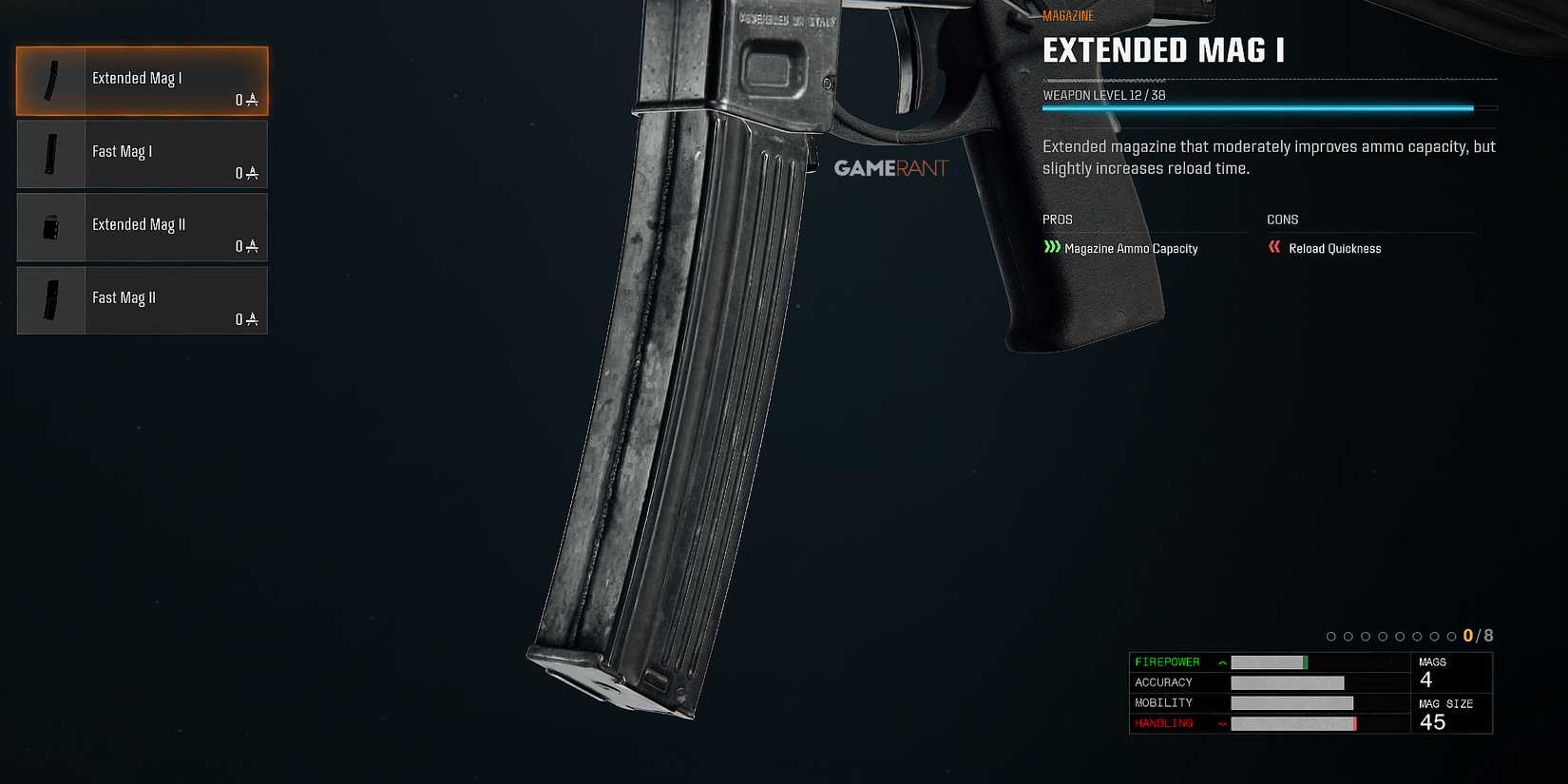Click the Fast Mag II list entry
This screenshot has width=1568, height=784.
click(x=143, y=300)
